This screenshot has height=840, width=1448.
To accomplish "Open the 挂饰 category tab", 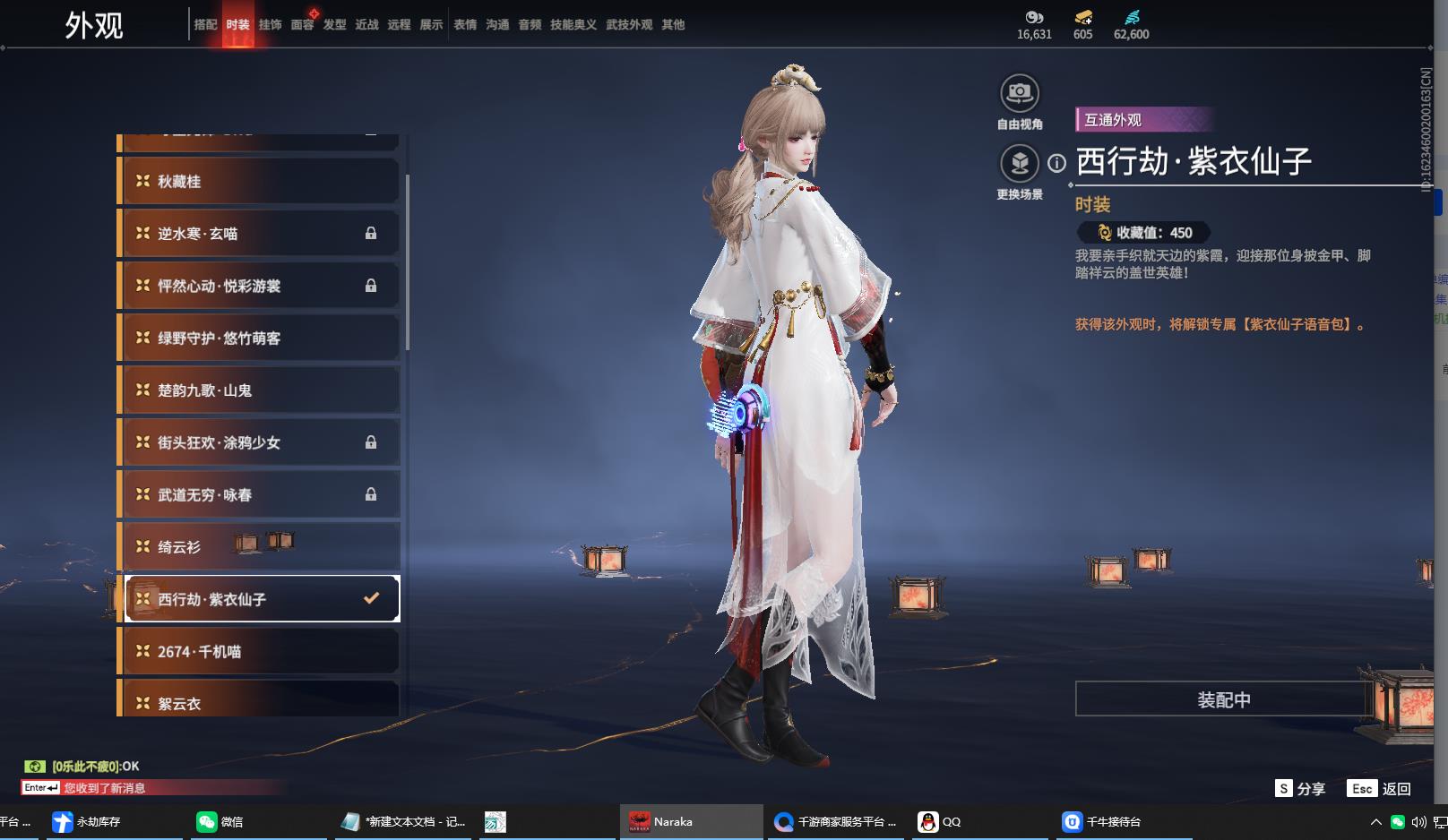I will click(270, 25).
